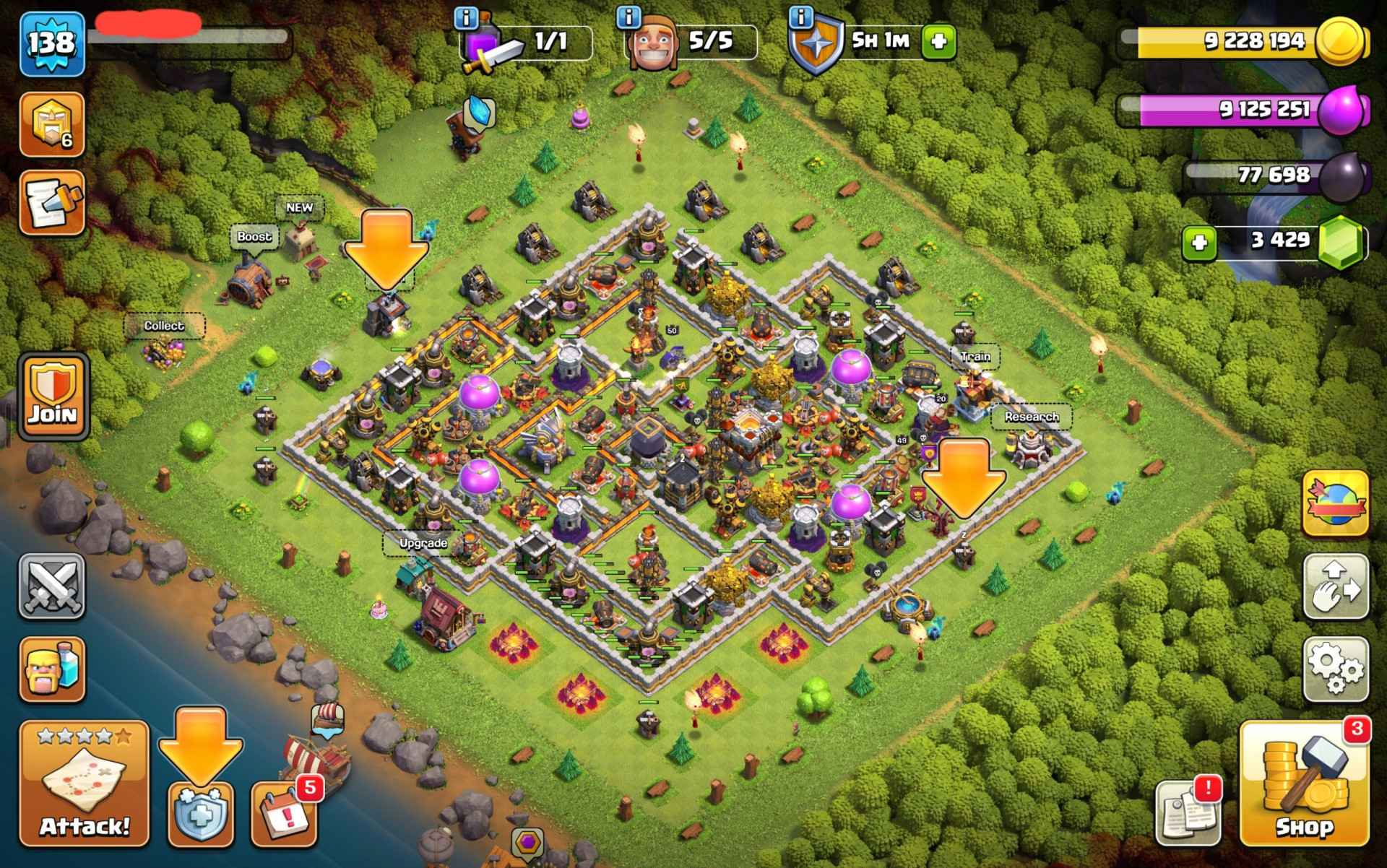The image size is (1387, 868).
Task: Extend shield time with green plus
Action: (938, 40)
